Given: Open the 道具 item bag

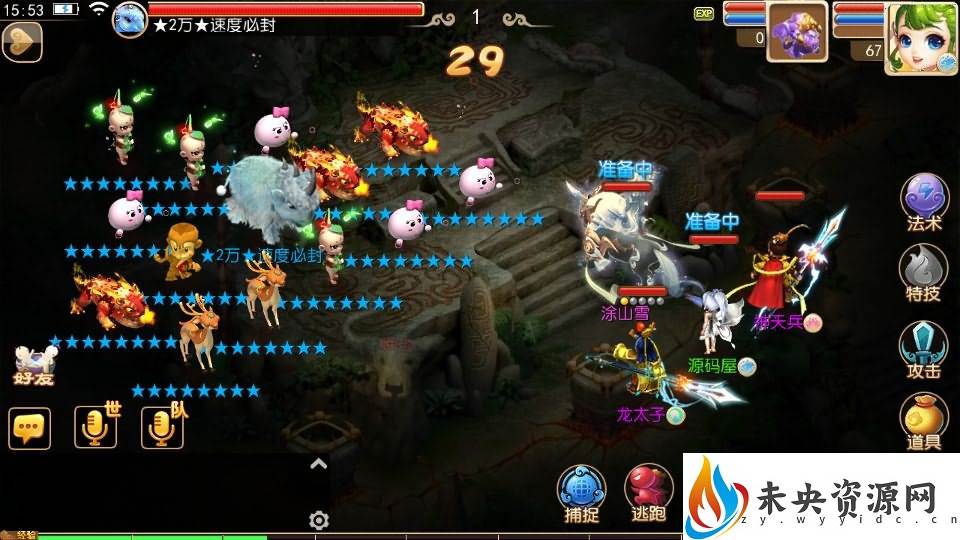Looking at the screenshot, I should click(x=924, y=420).
